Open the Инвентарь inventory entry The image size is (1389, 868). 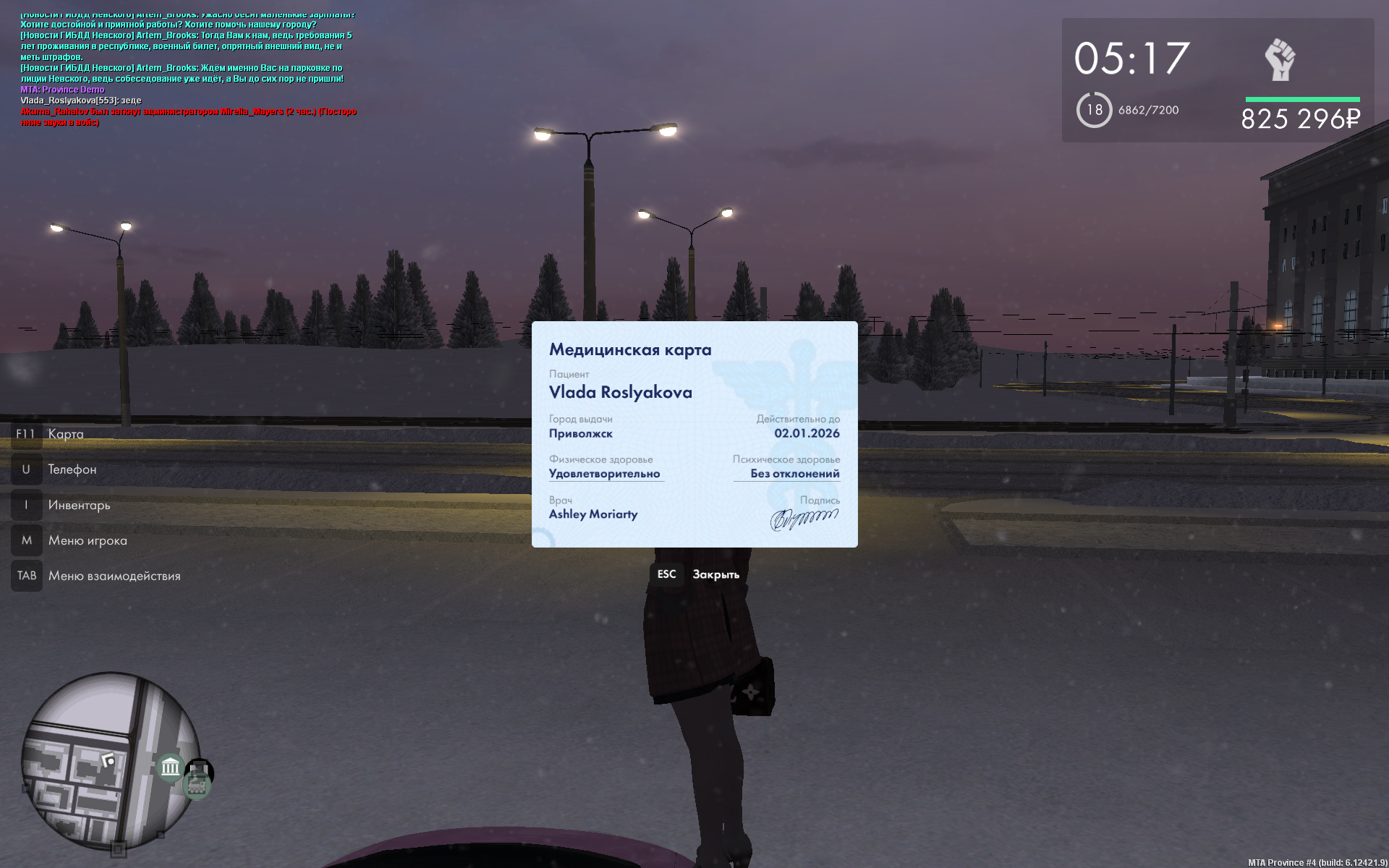pyautogui.click(x=79, y=505)
